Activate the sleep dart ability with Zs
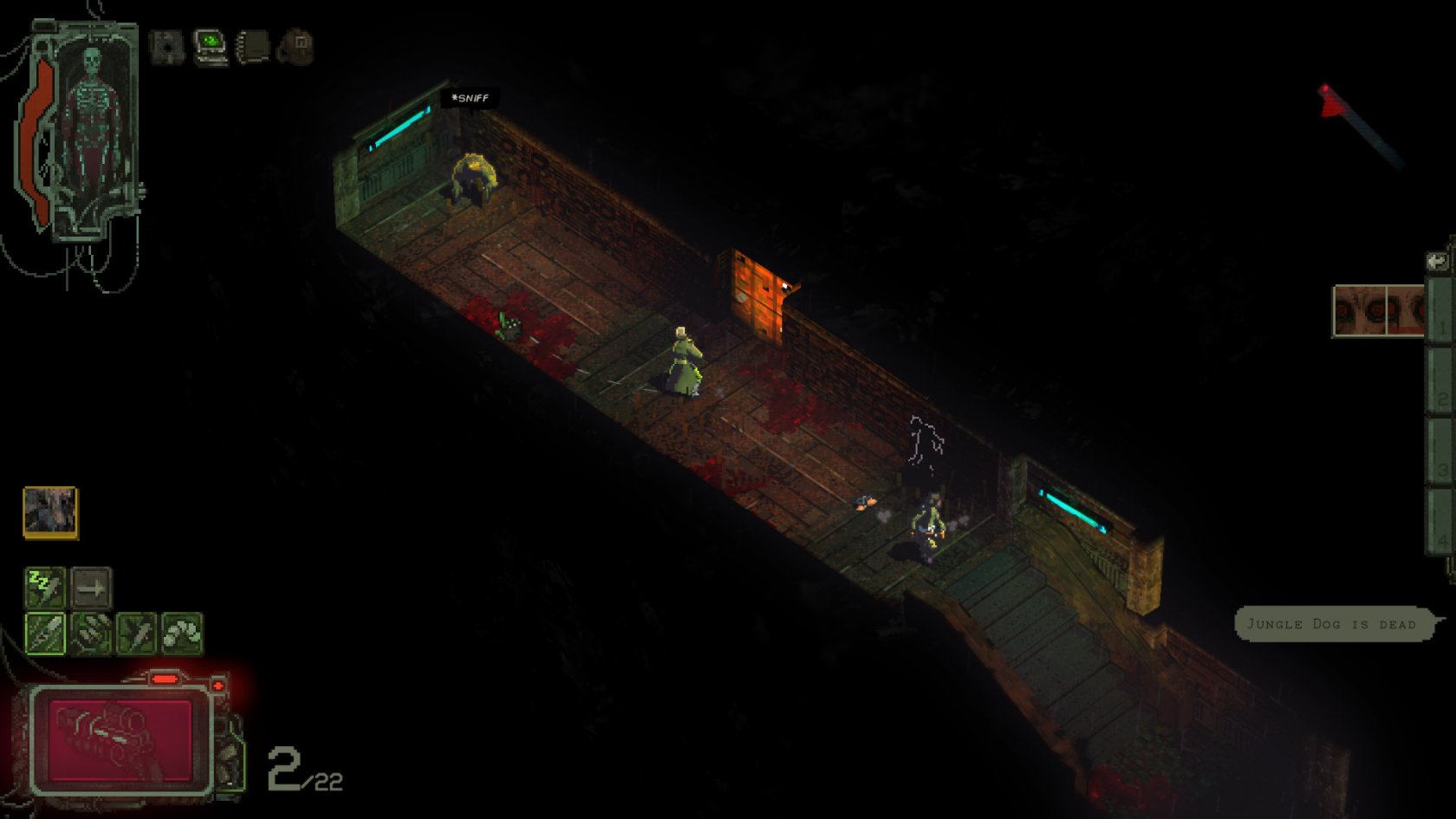 tap(45, 588)
